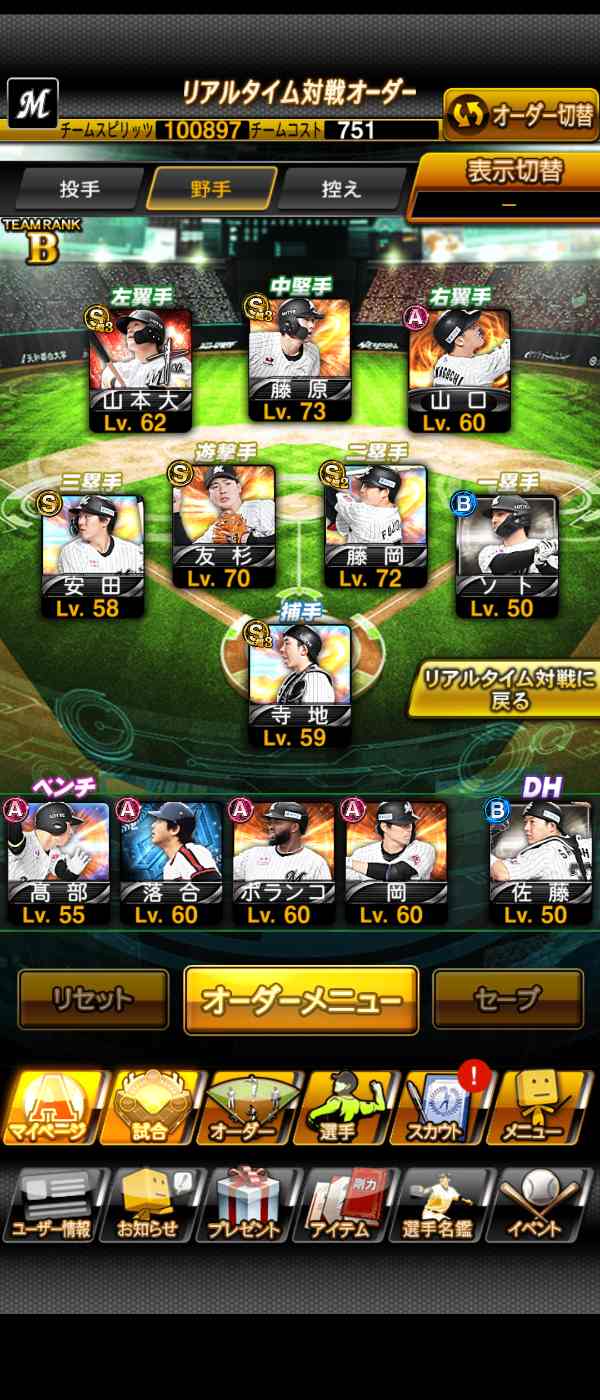Screen dimensions: 600x1400
Task: Switch to the 投手 pitcher tab
Action: 80,189
